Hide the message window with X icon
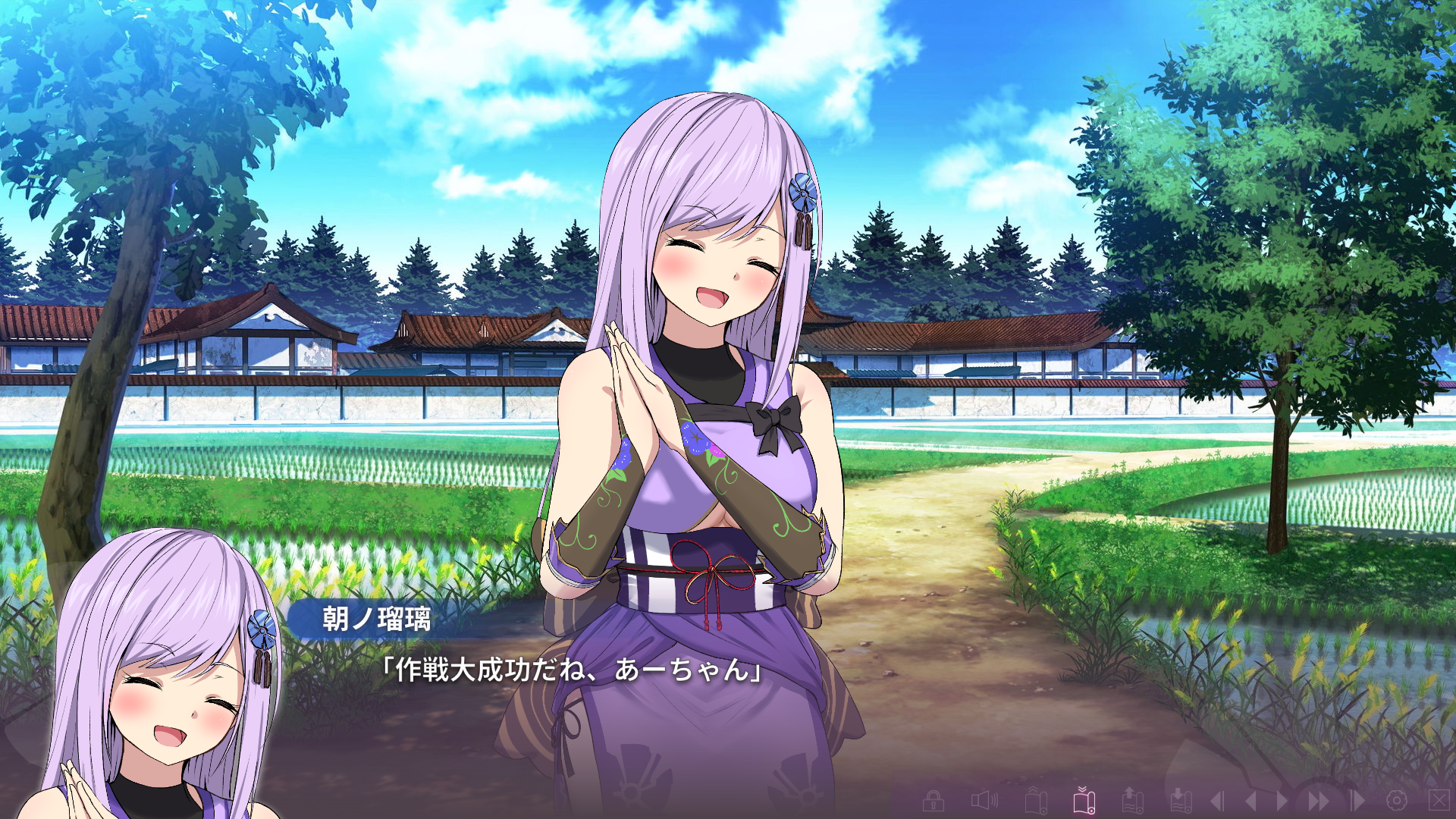The height and width of the screenshot is (819, 1456). pyautogui.click(x=1439, y=799)
